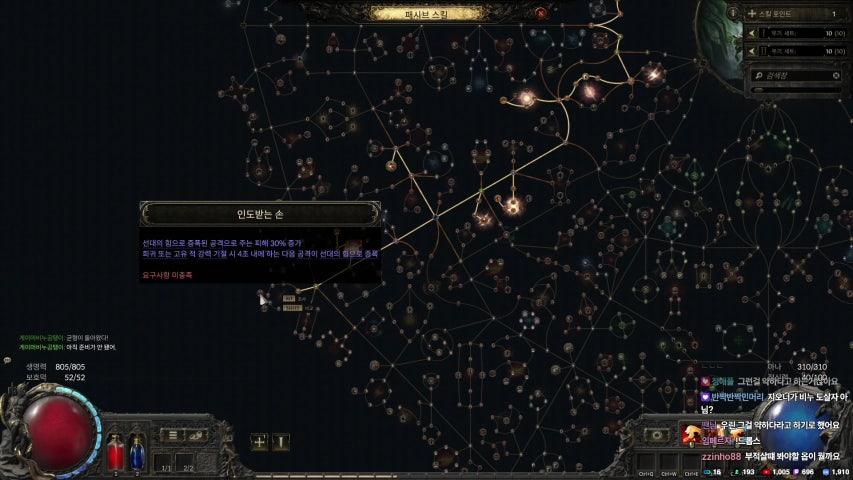The width and height of the screenshot is (853, 480).
Task: Use the red life flask
Action: click(x=115, y=452)
